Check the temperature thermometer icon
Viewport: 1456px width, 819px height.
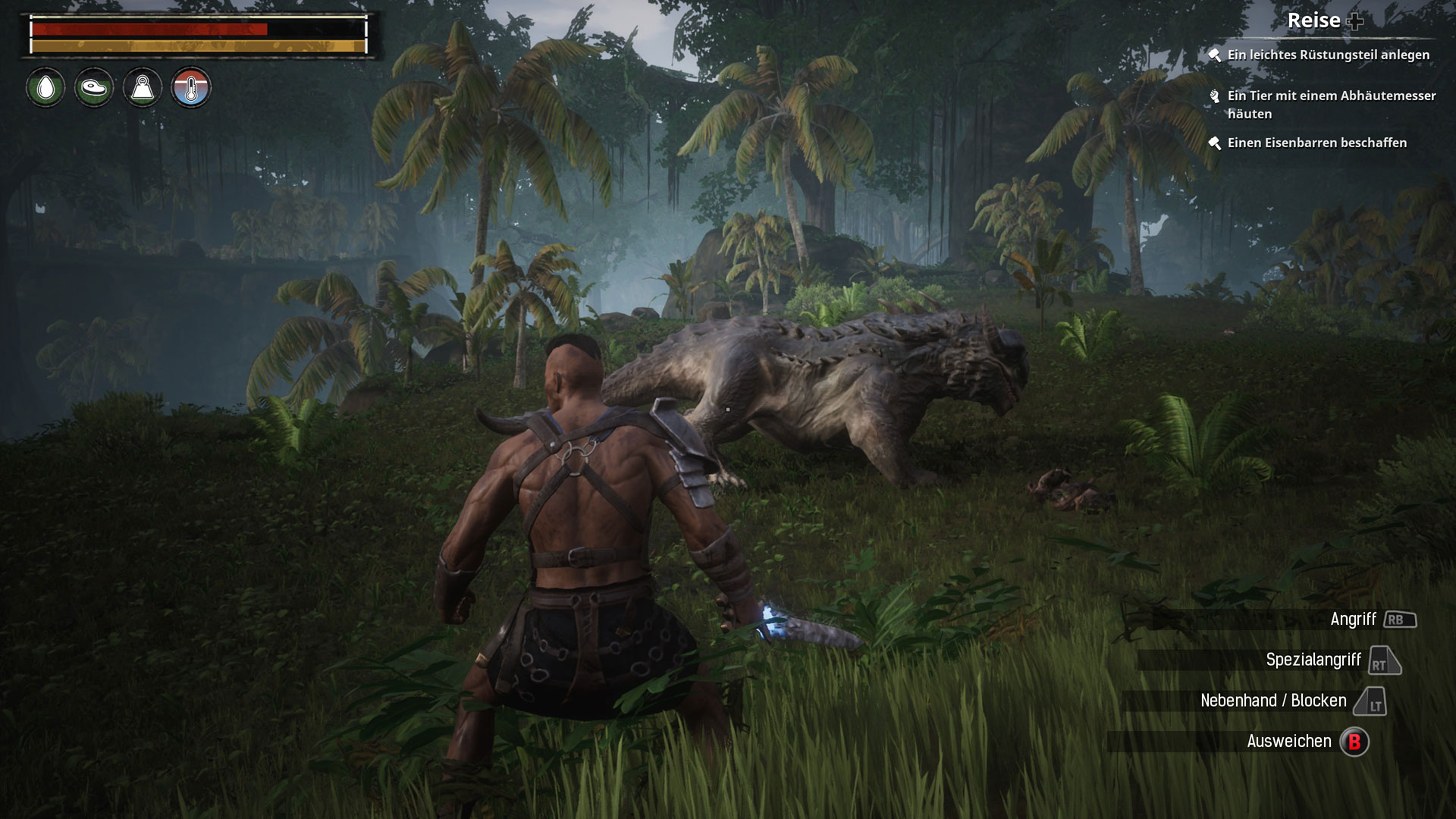pos(191,88)
